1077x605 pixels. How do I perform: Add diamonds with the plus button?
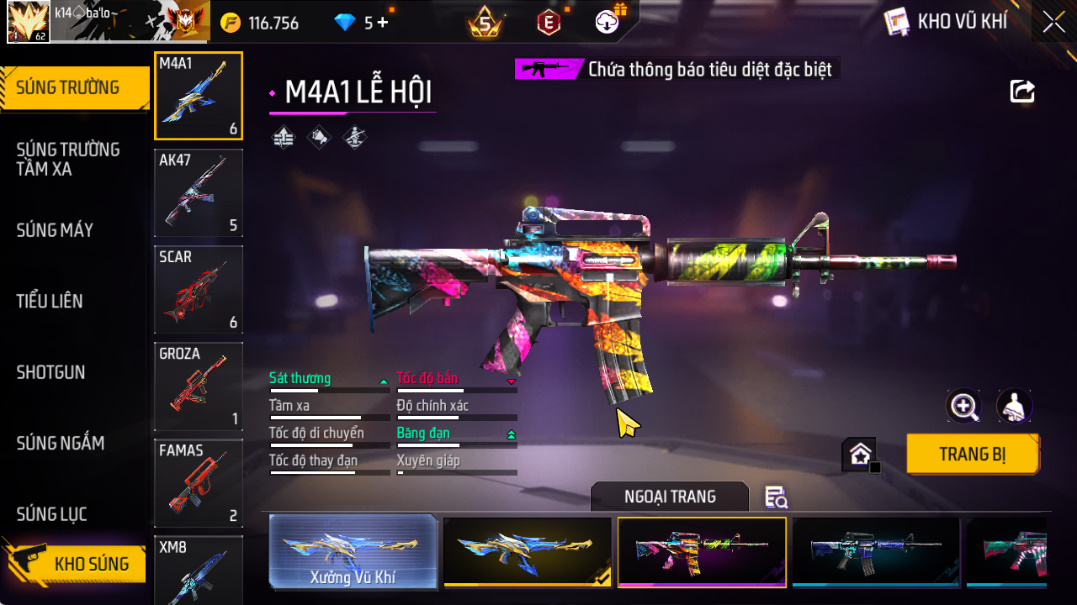coord(382,22)
